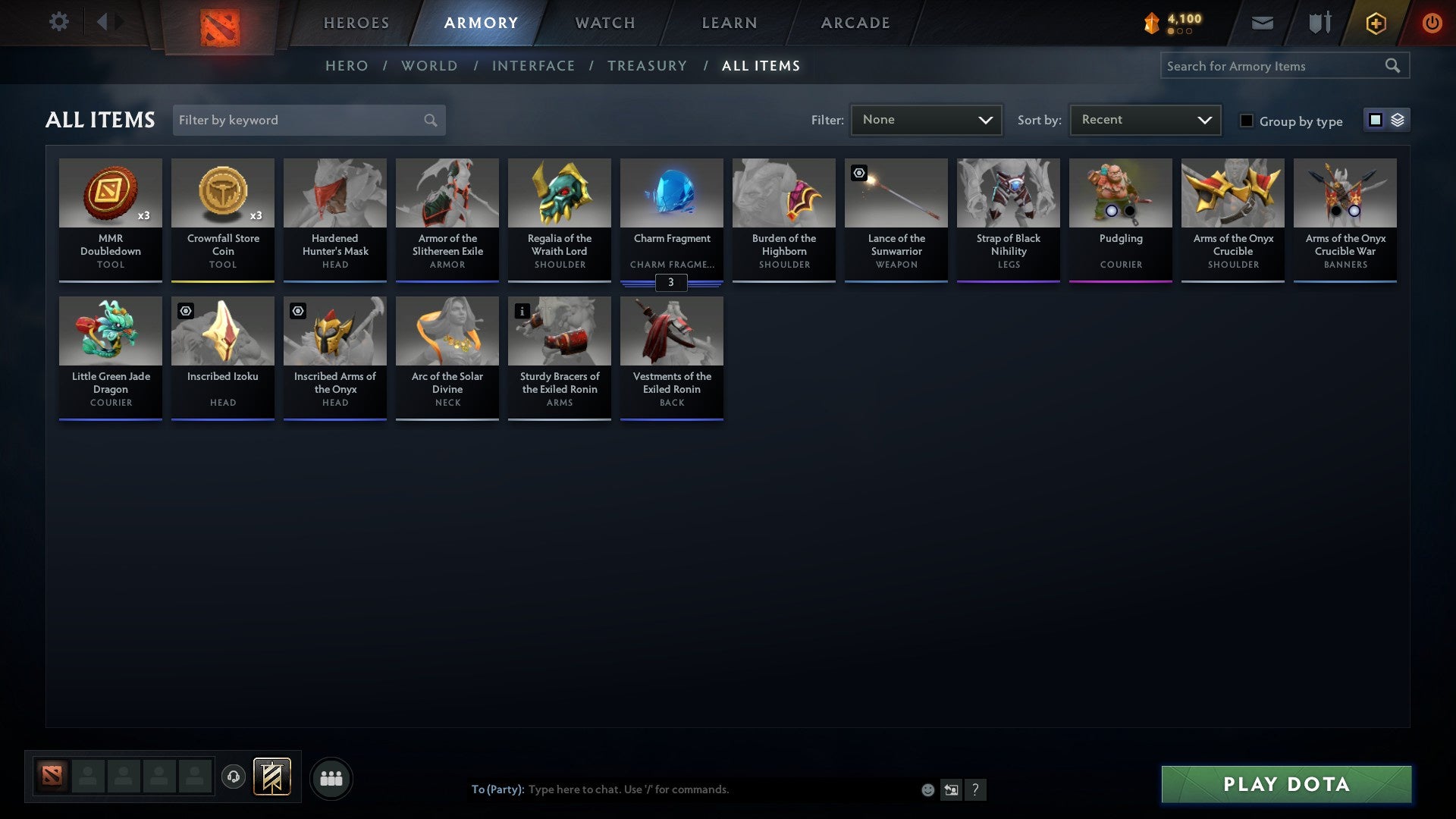Click the gold hexagon plus icon
The height and width of the screenshot is (819, 1456).
1375,23
